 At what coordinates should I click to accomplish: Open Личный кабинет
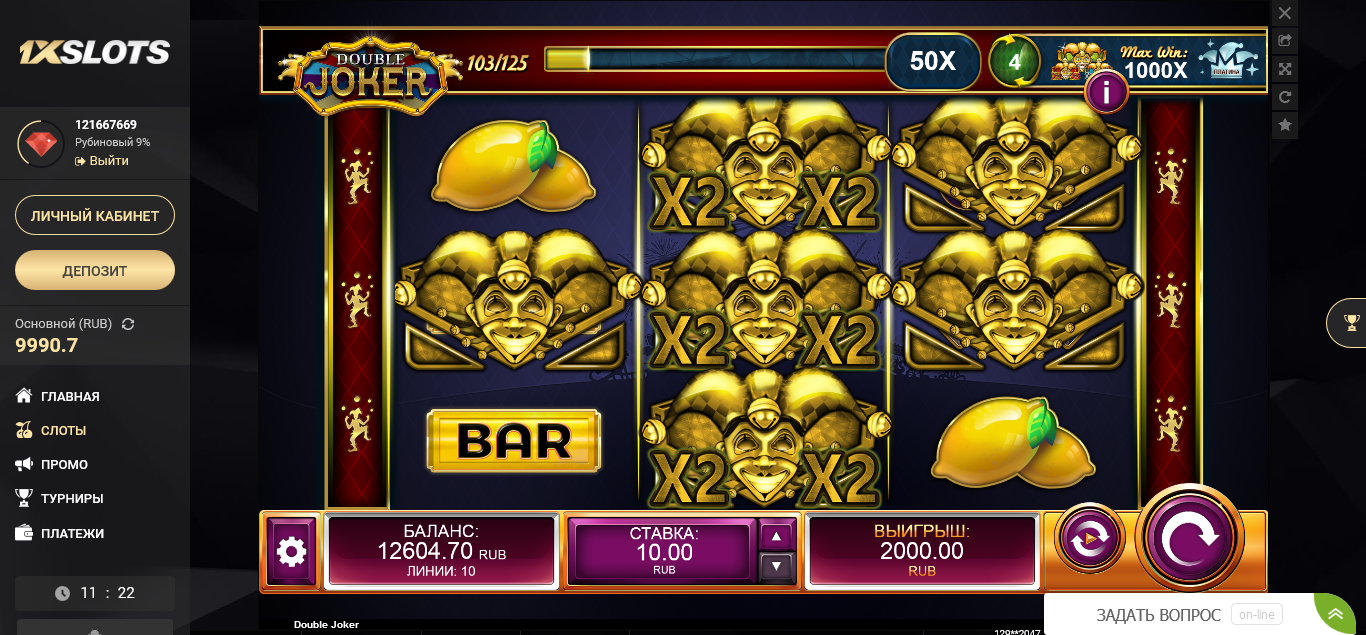point(95,215)
